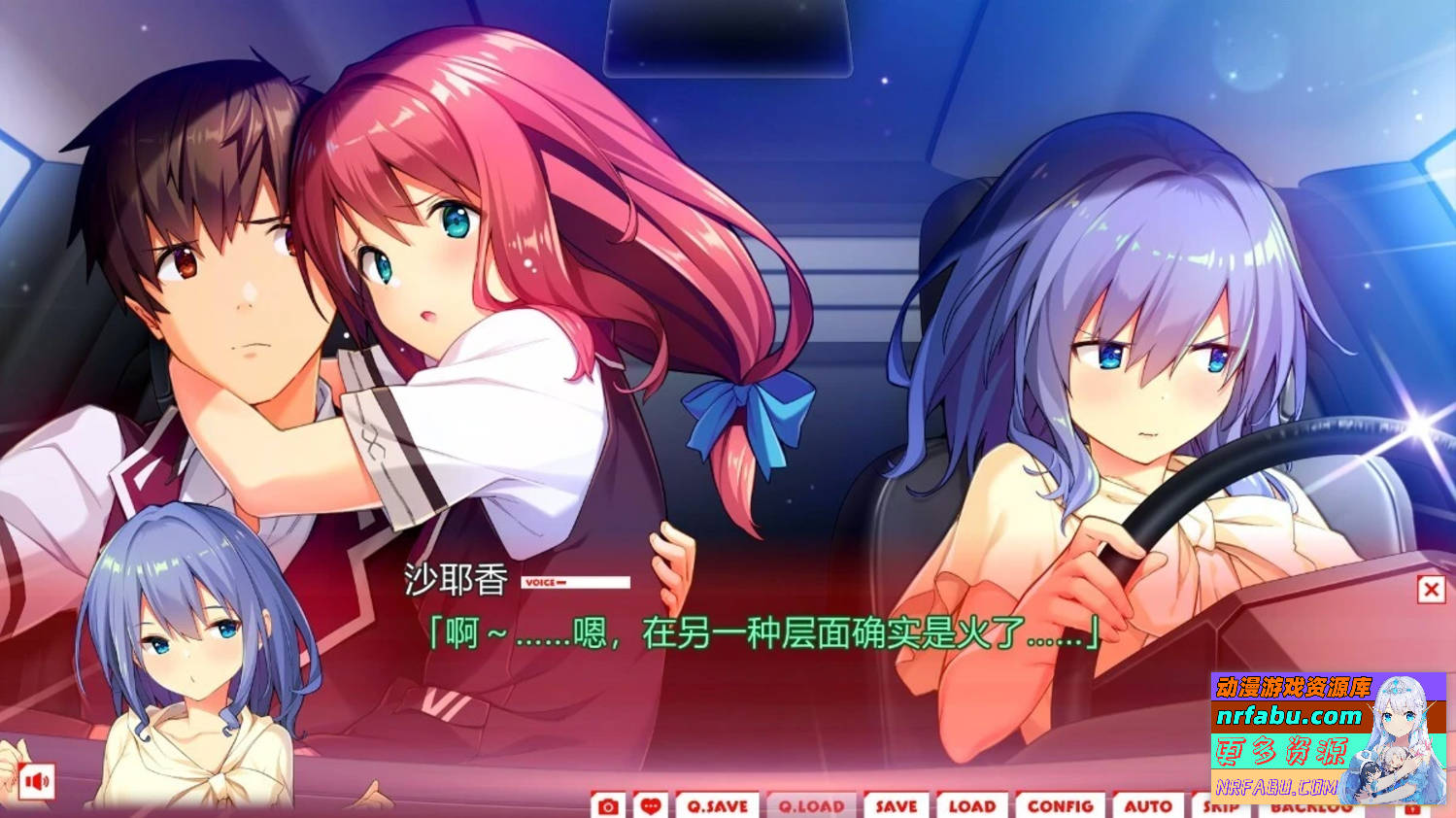Click the camera screenshot icon

607,805
